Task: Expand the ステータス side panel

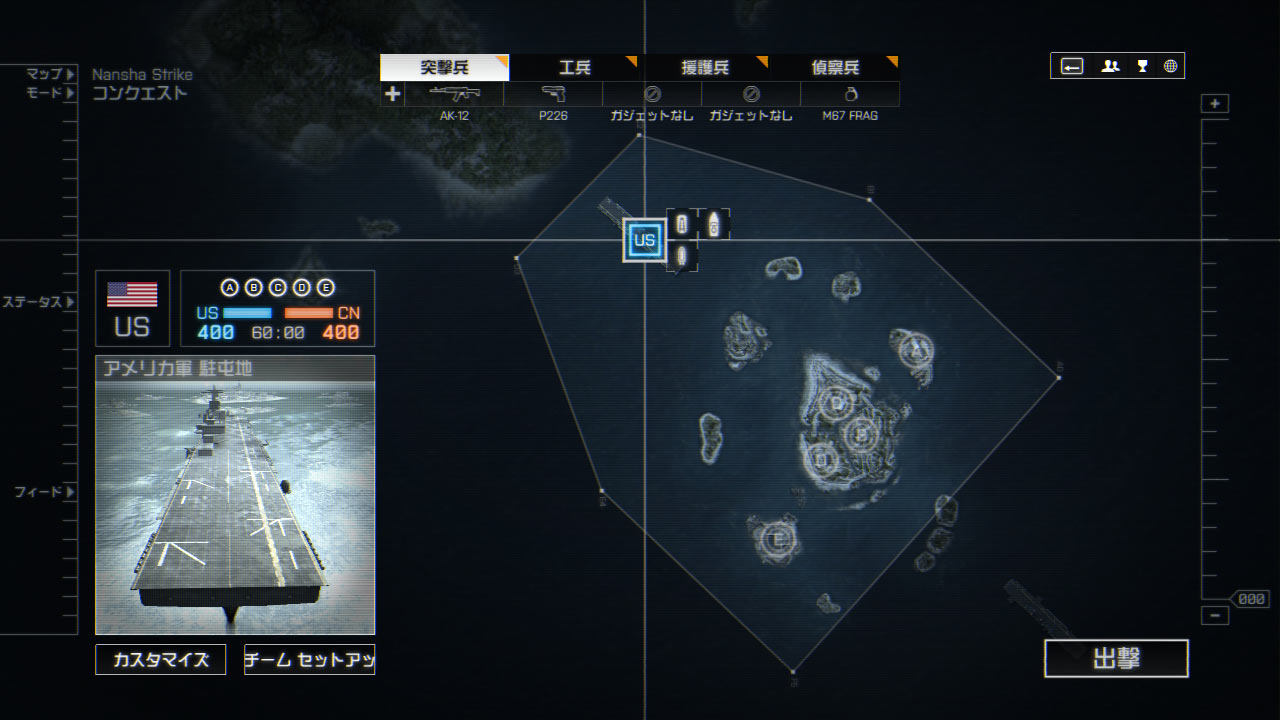Action: [38, 302]
